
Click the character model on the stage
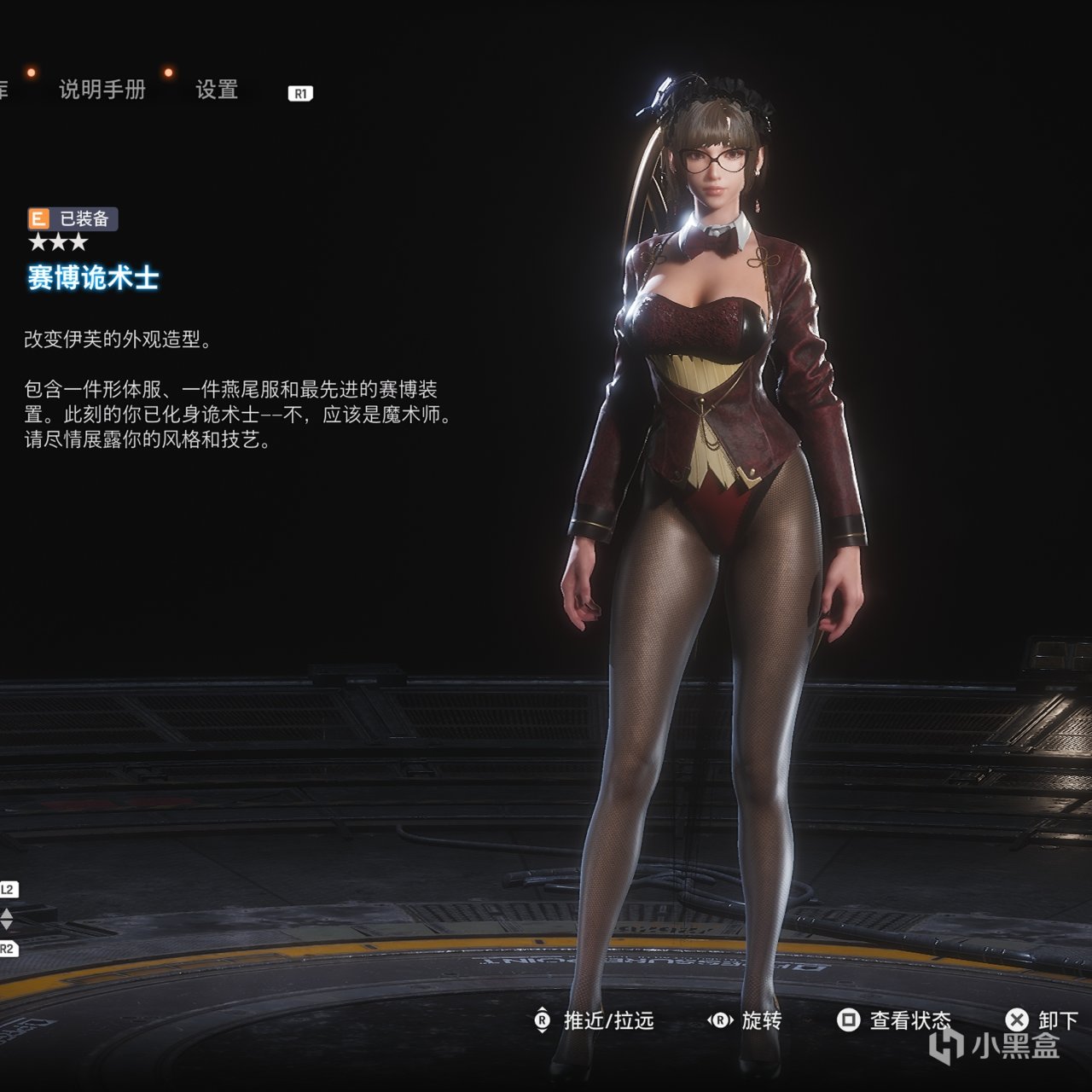[708, 427]
